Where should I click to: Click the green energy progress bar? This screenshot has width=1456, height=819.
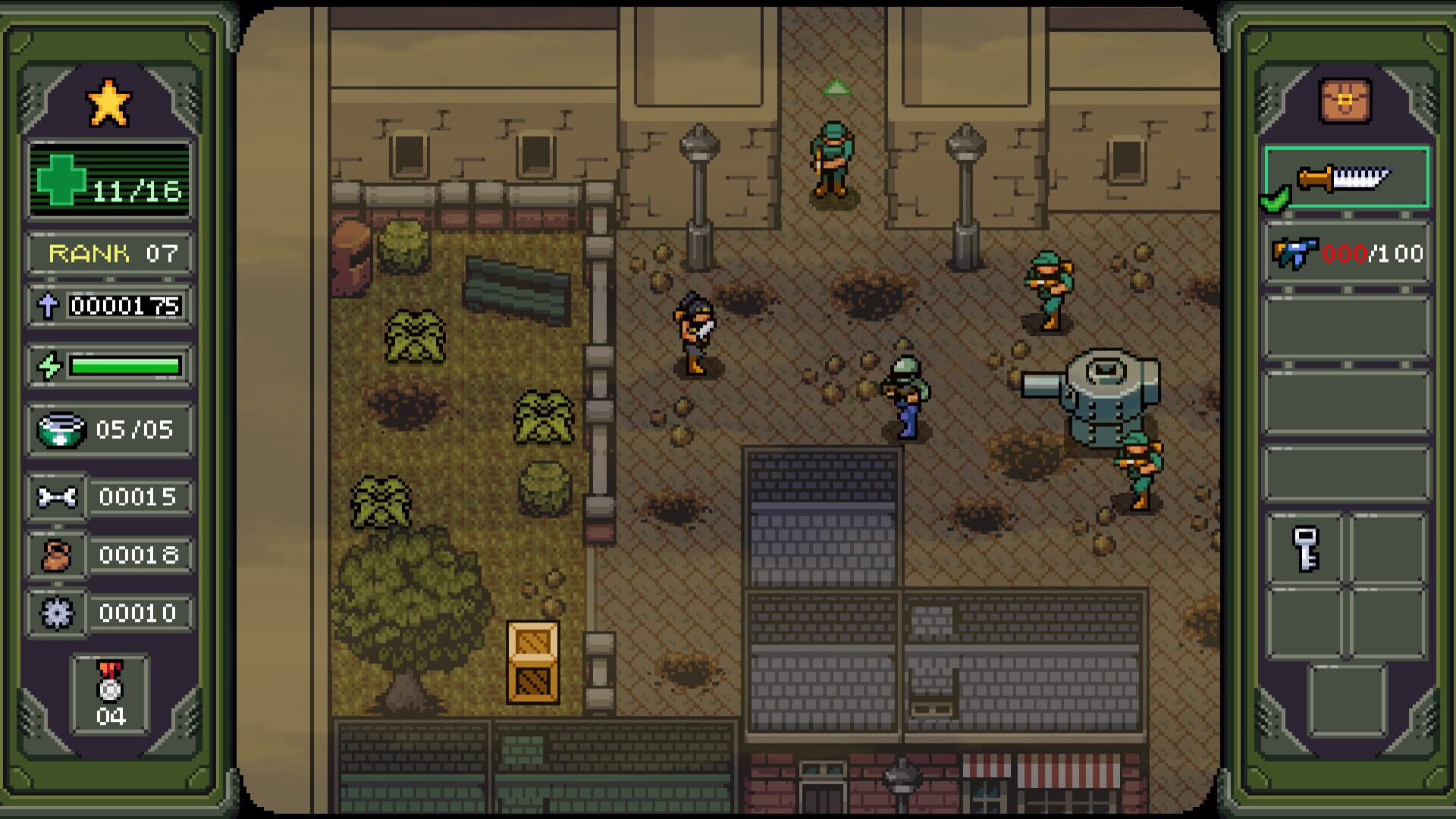point(125,365)
